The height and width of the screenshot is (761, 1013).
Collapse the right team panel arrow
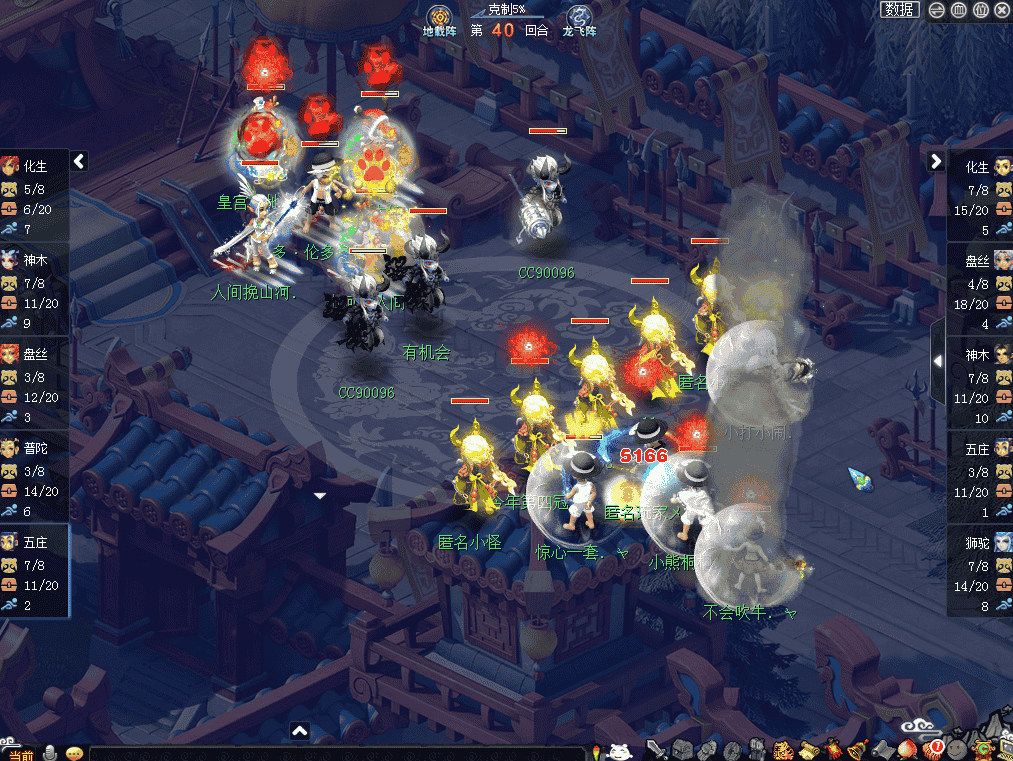936,161
